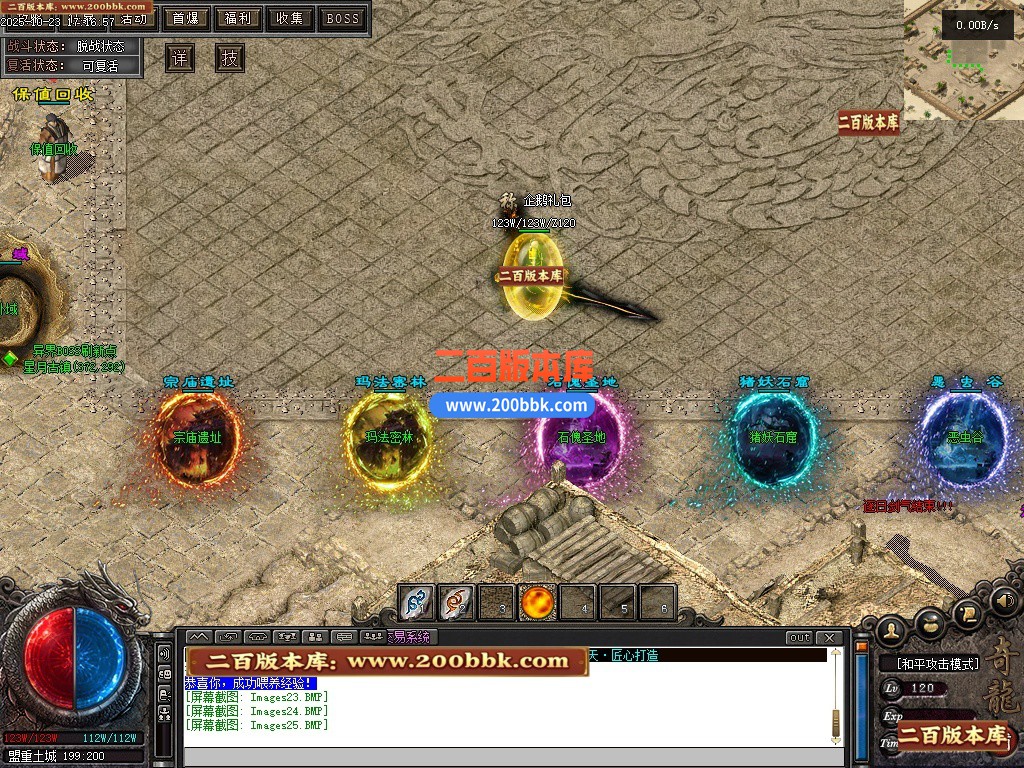The image size is (1024, 768).
Task: Toggle the sound speaker icon
Action: point(1003,601)
